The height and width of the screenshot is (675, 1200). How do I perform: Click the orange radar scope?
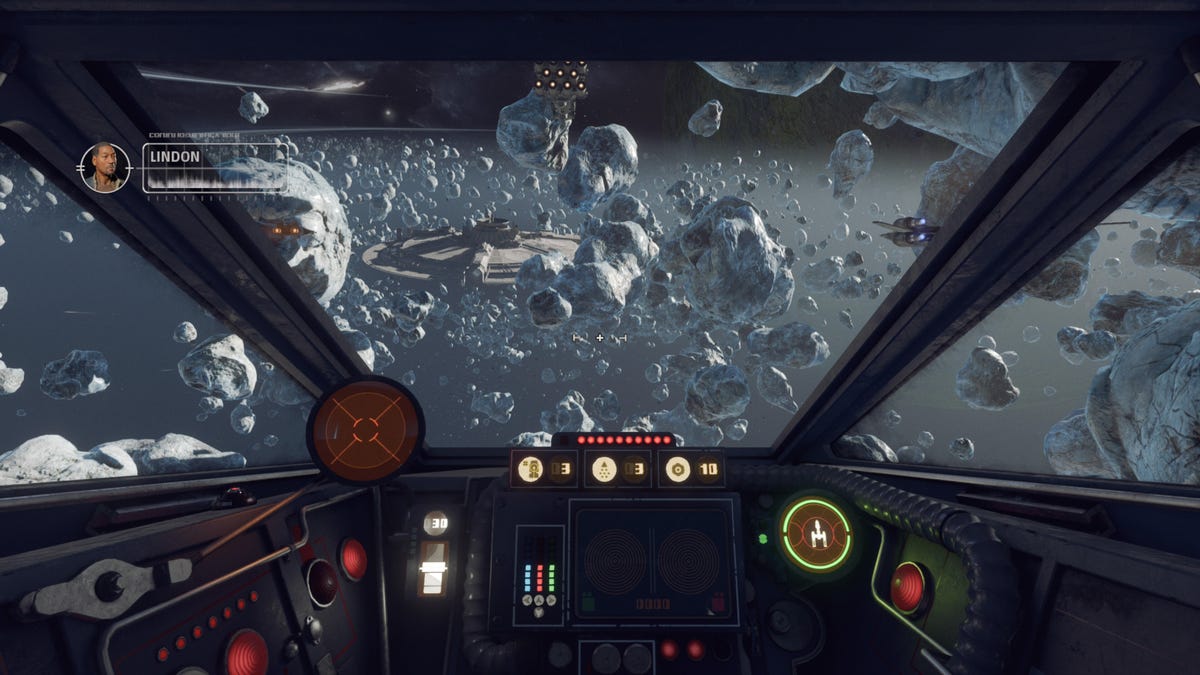pyautogui.click(x=365, y=430)
